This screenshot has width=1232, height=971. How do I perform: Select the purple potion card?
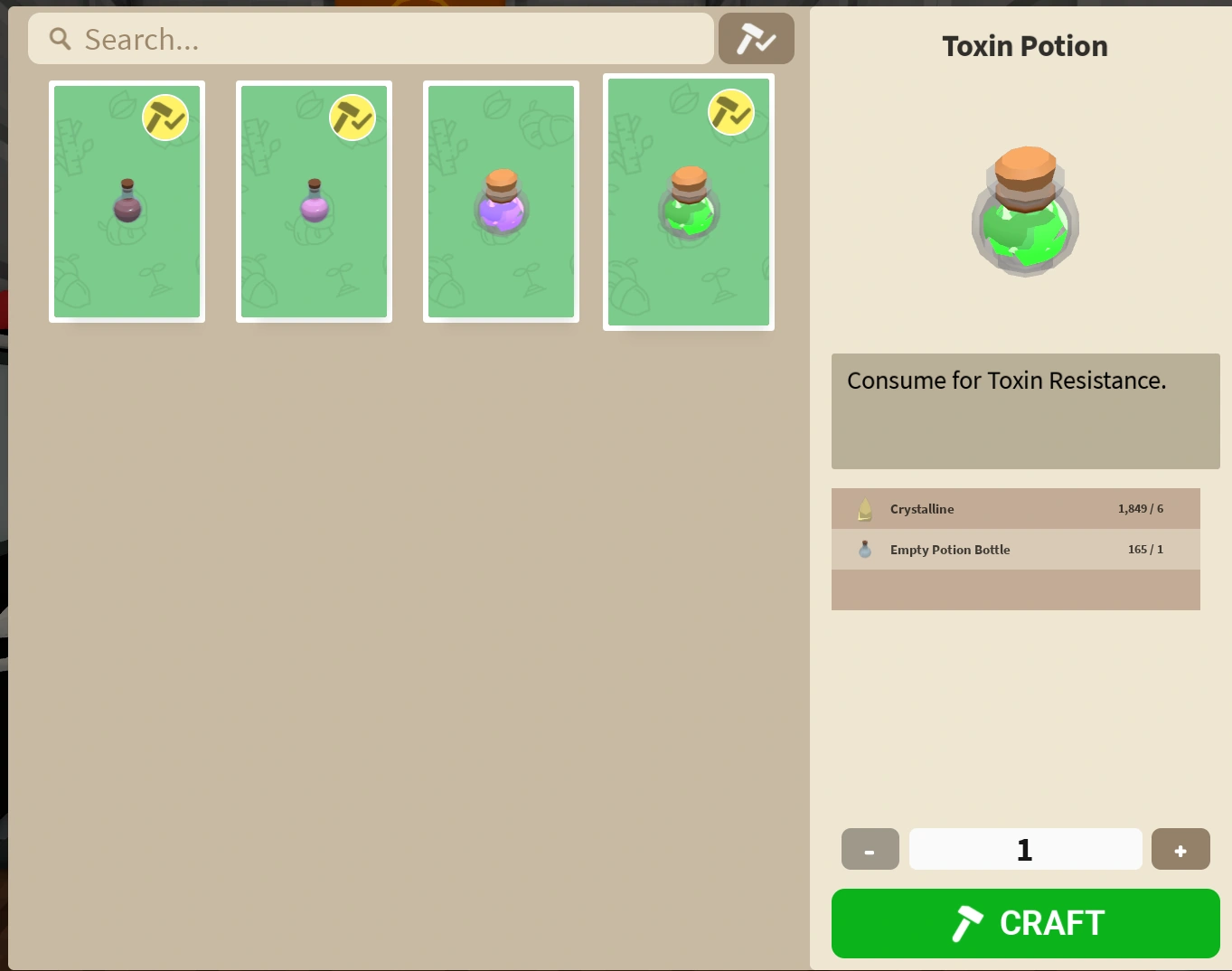pos(501,202)
